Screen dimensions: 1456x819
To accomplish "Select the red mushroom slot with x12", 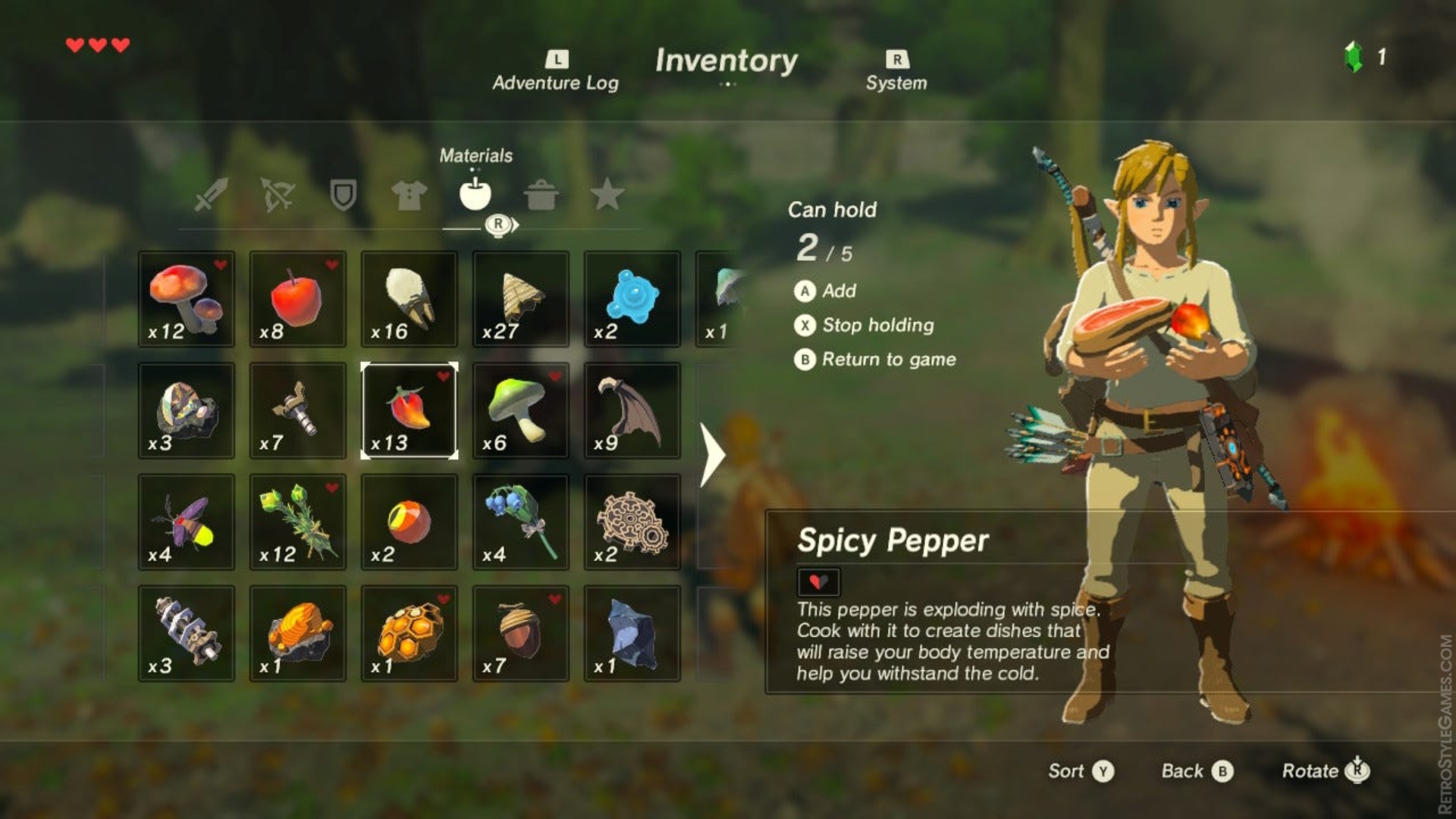I will [187, 300].
